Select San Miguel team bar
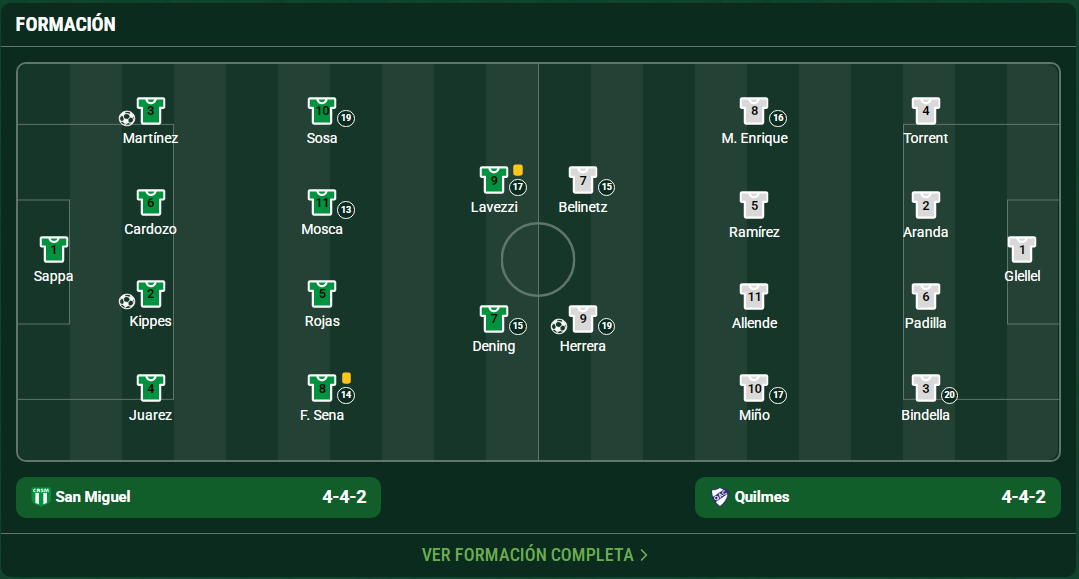Screen dimensions: 1079x579 (198, 497)
